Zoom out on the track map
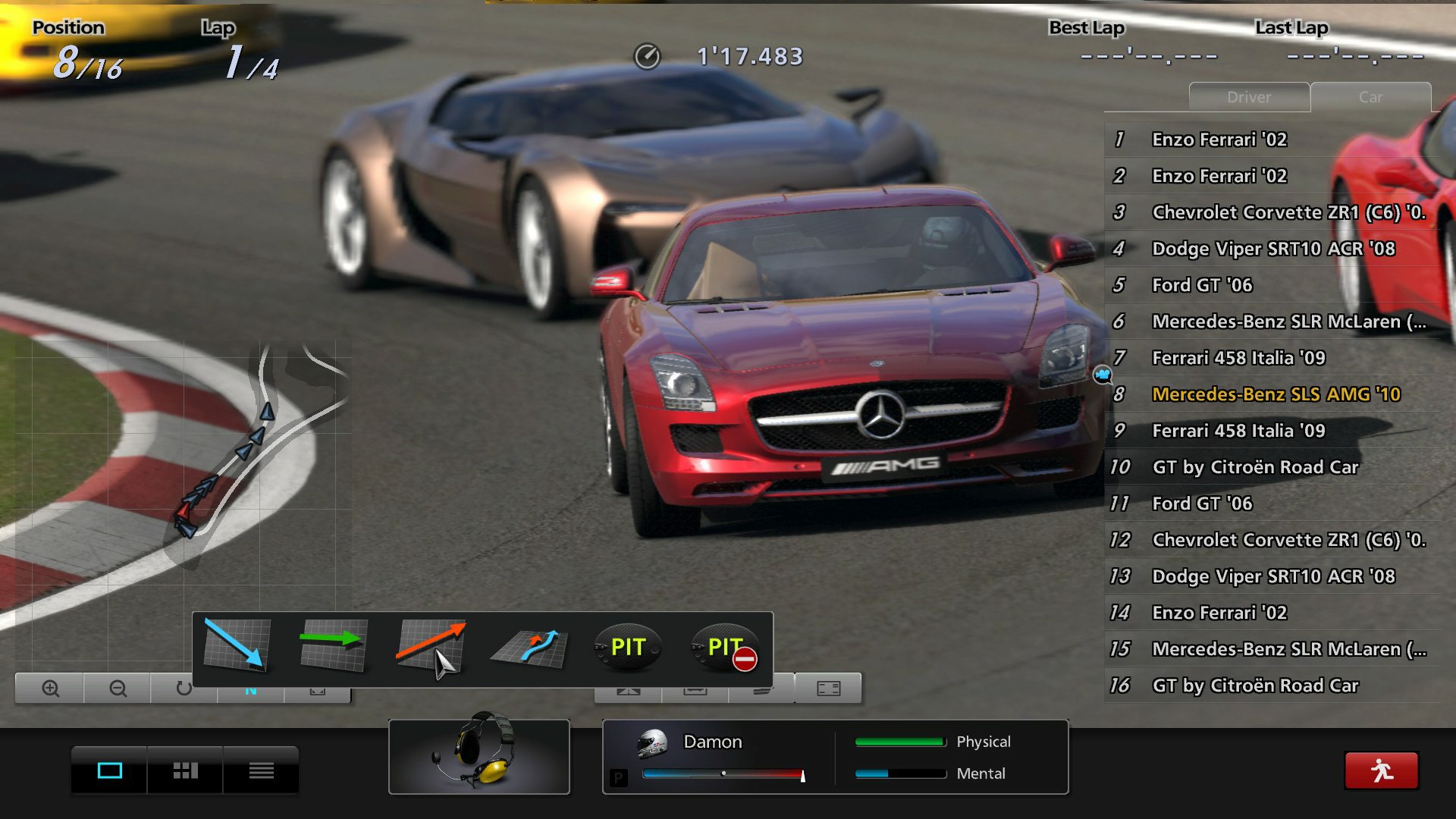This screenshot has width=1456, height=819. [x=118, y=689]
